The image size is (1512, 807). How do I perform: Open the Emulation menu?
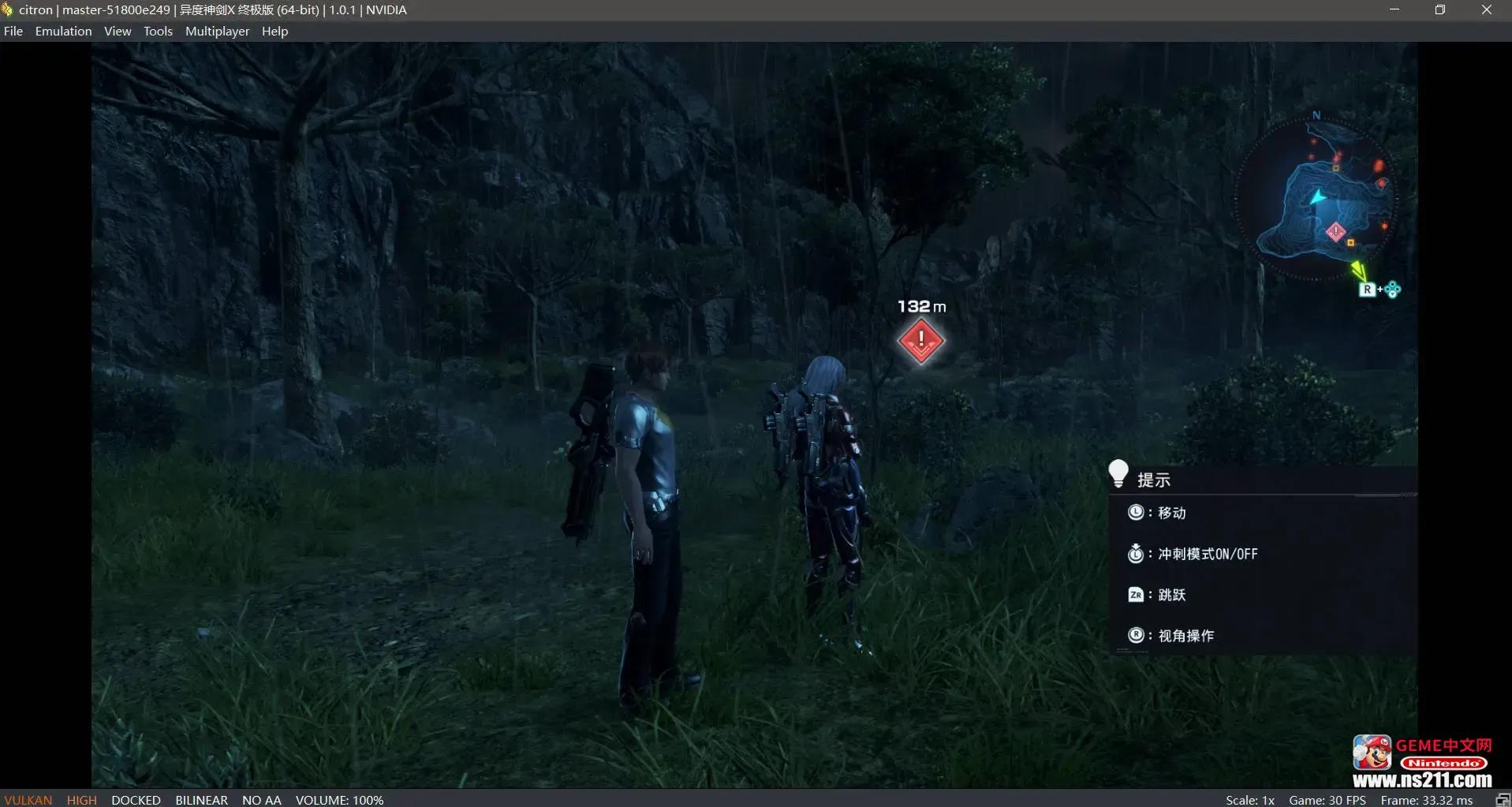coord(63,32)
